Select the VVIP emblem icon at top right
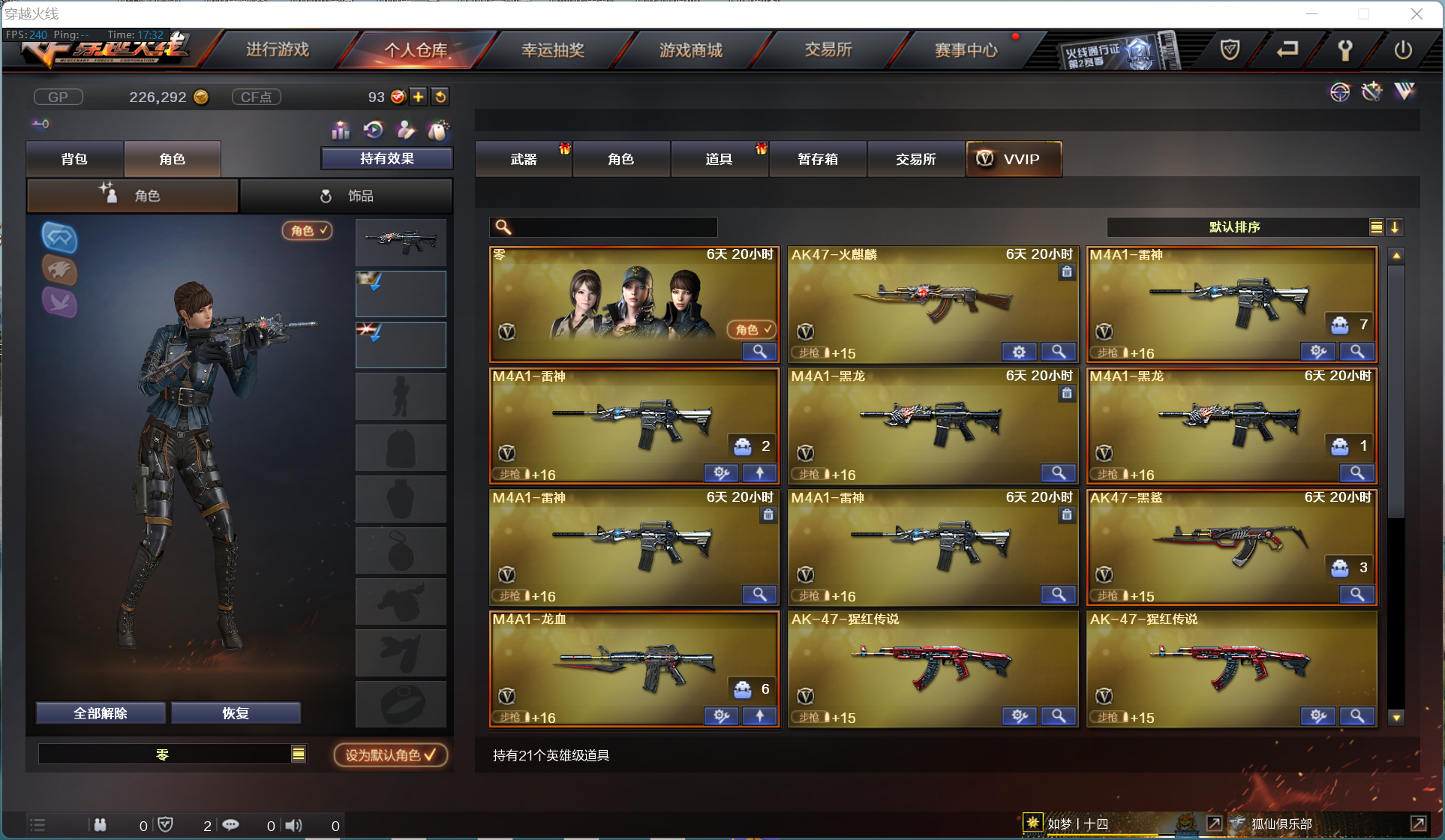Screen dimensions: 1445x840 pos(1404,91)
